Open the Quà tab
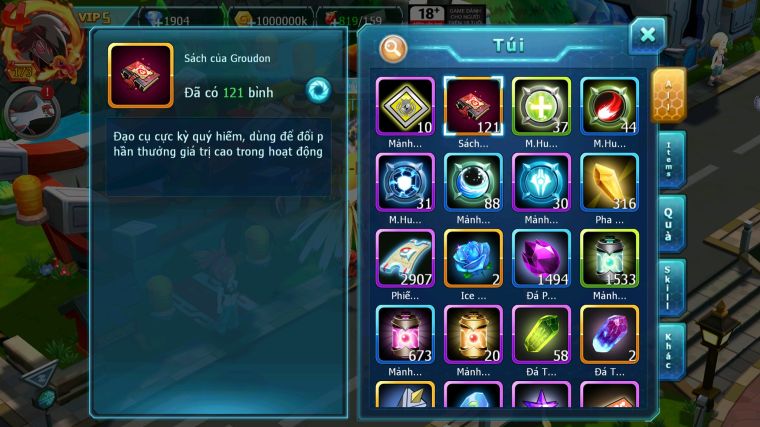The image size is (760, 427). 669,222
